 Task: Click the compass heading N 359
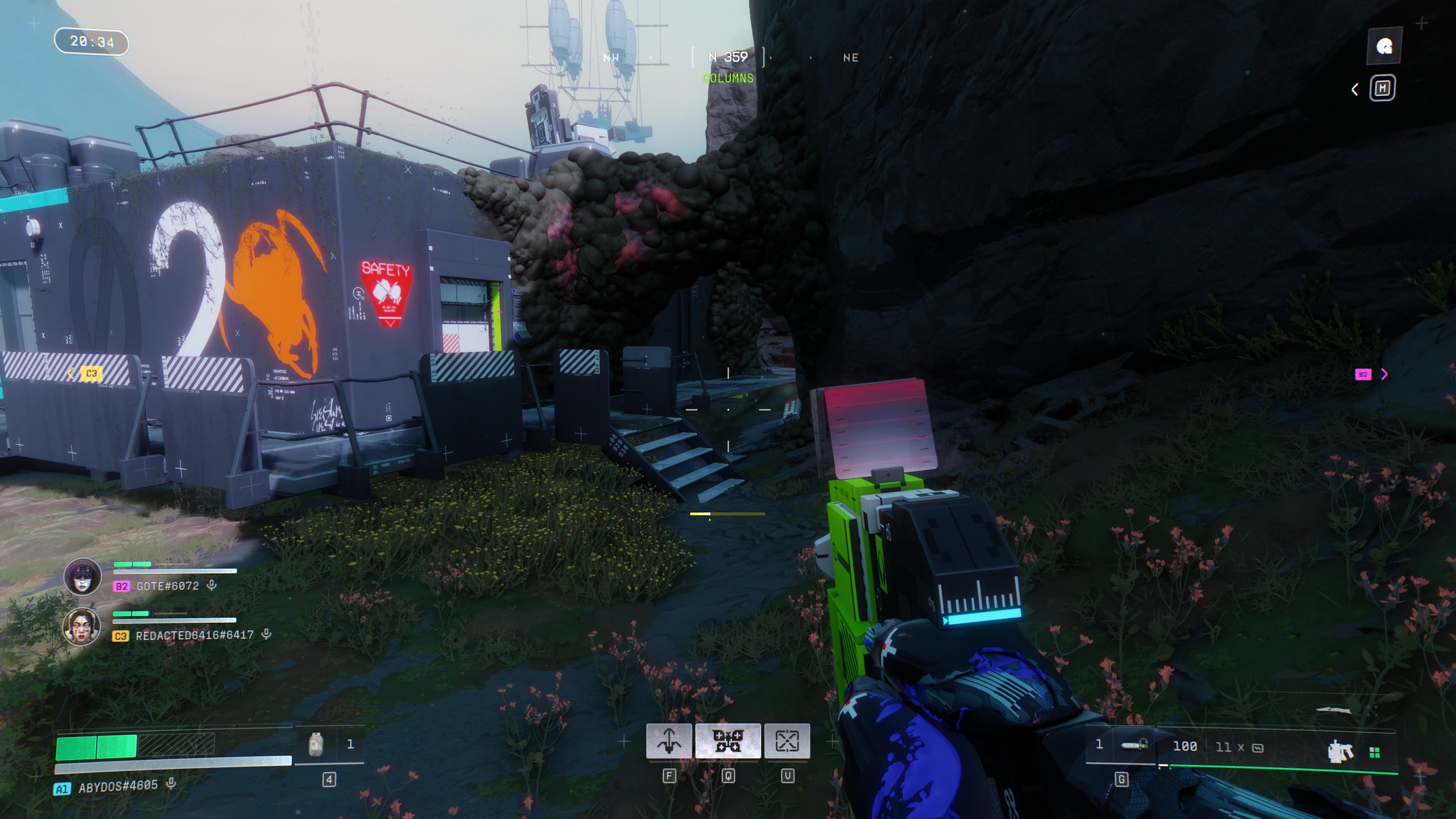[728, 57]
